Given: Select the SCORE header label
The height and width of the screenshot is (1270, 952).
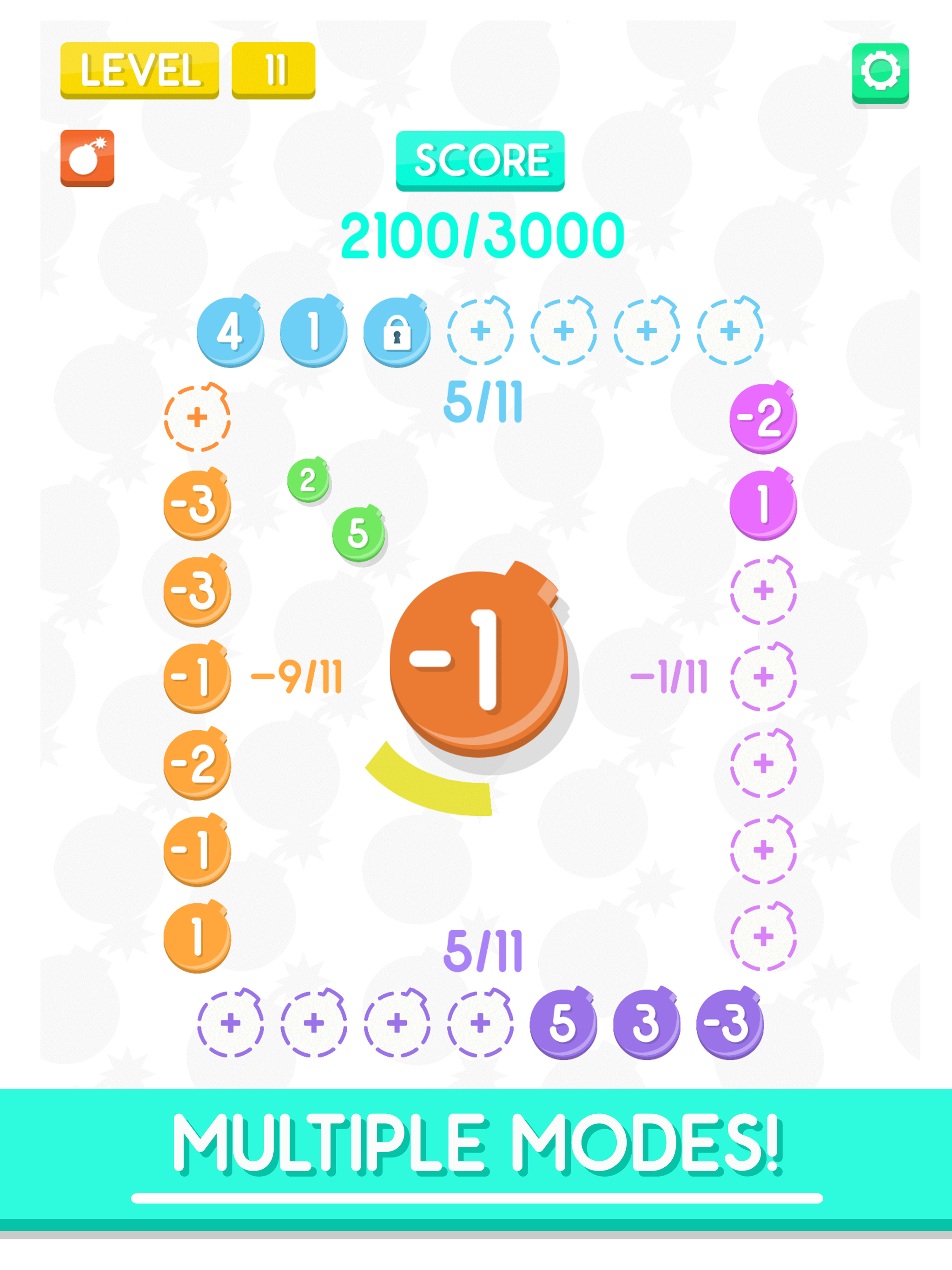Looking at the screenshot, I should pyautogui.click(x=481, y=161).
